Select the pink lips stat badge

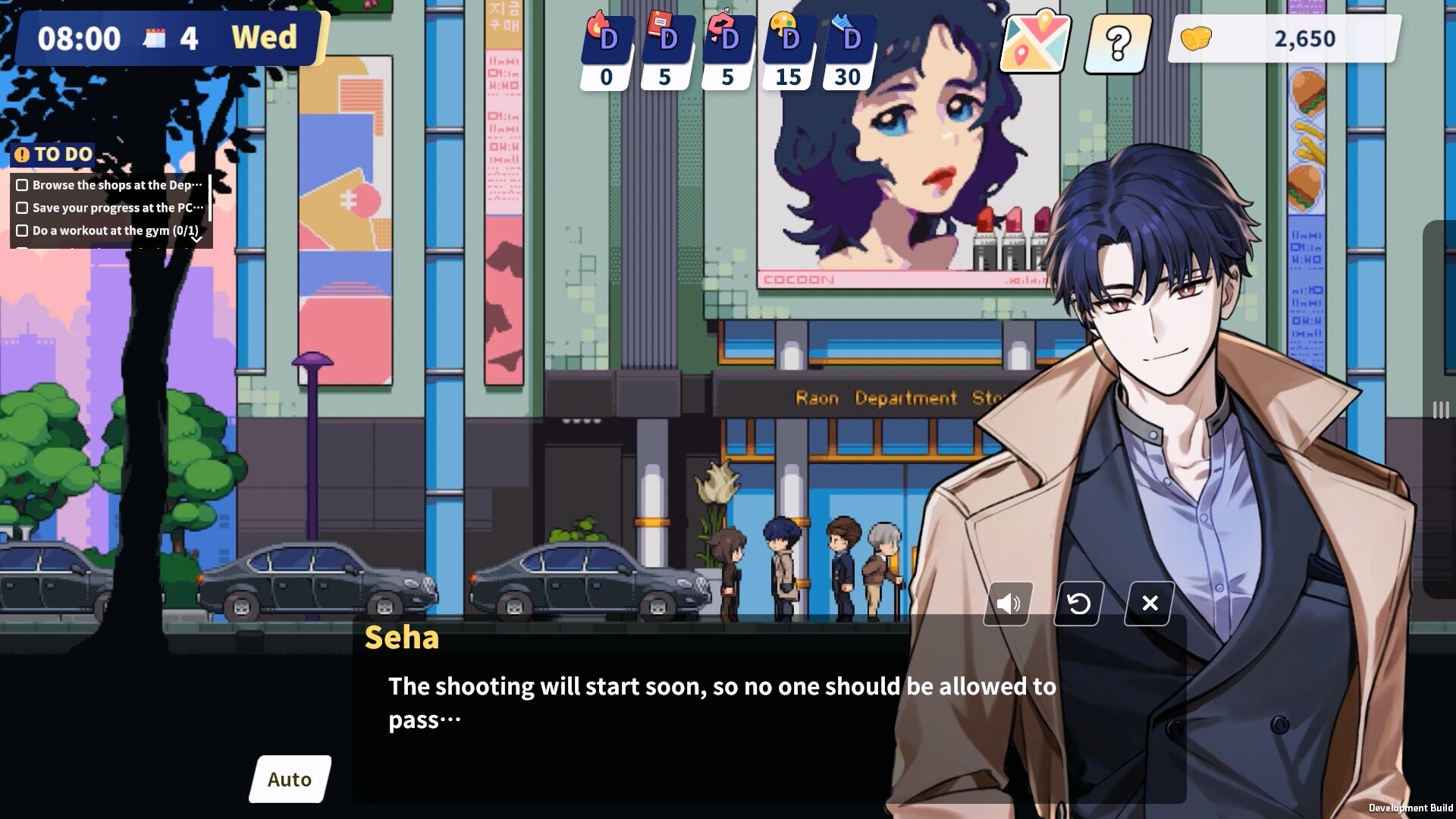tap(728, 38)
